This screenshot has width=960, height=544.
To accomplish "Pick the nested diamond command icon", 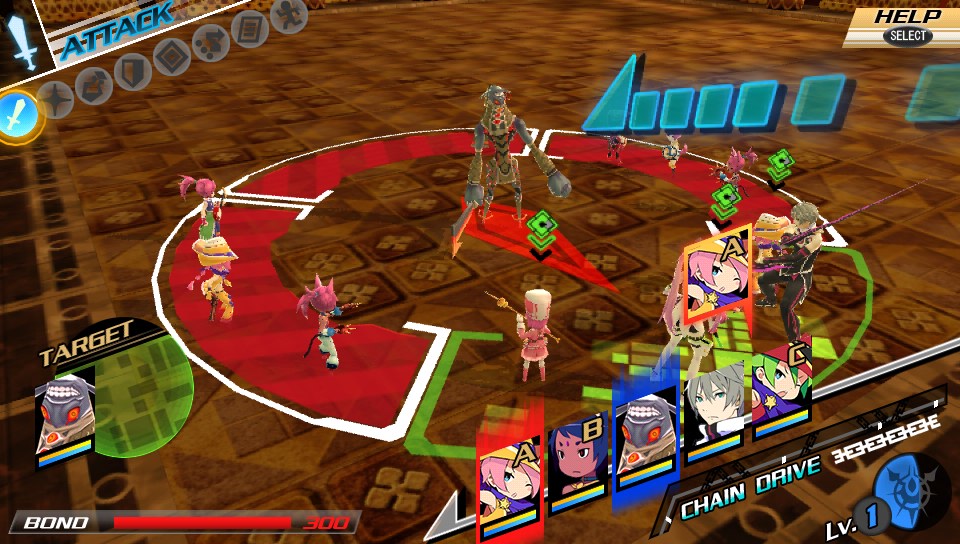I will pyautogui.click(x=172, y=56).
